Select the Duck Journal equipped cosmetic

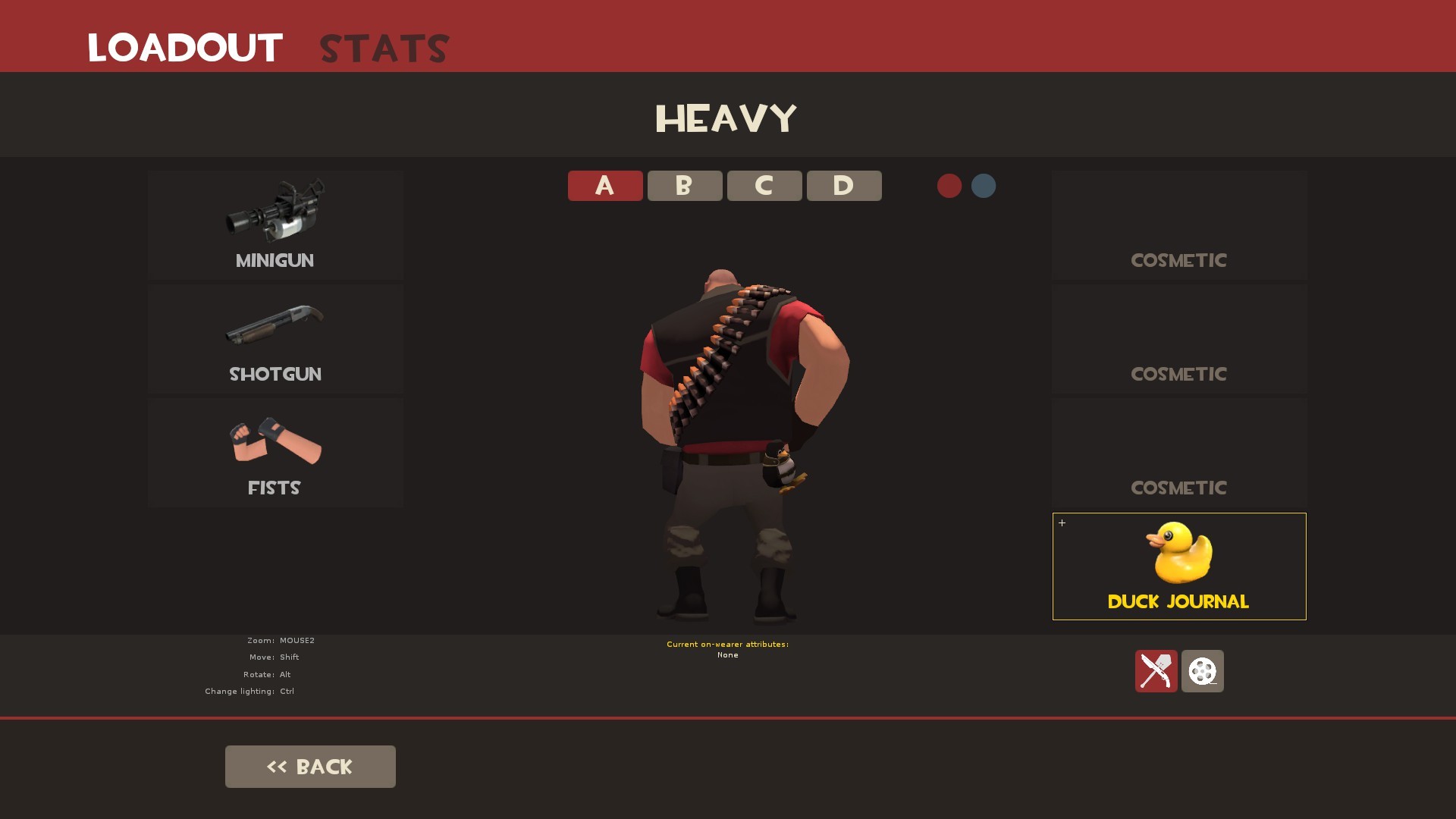tap(1178, 566)
